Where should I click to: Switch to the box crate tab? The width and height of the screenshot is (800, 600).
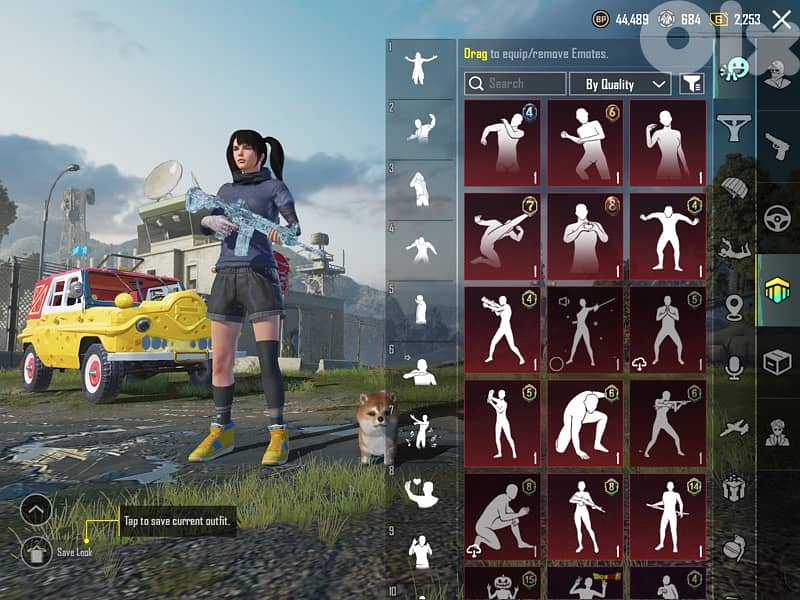tap(777, 362)
